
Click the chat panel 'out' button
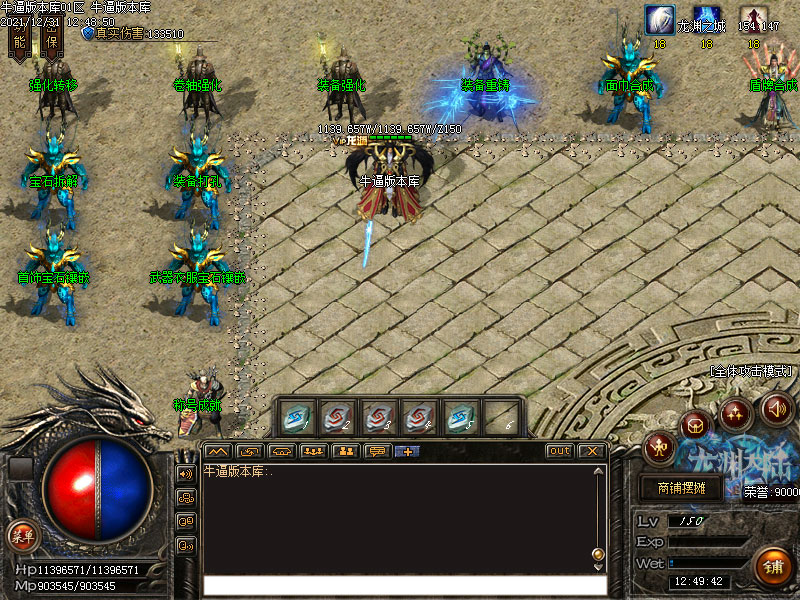click(x=560, y=451)
